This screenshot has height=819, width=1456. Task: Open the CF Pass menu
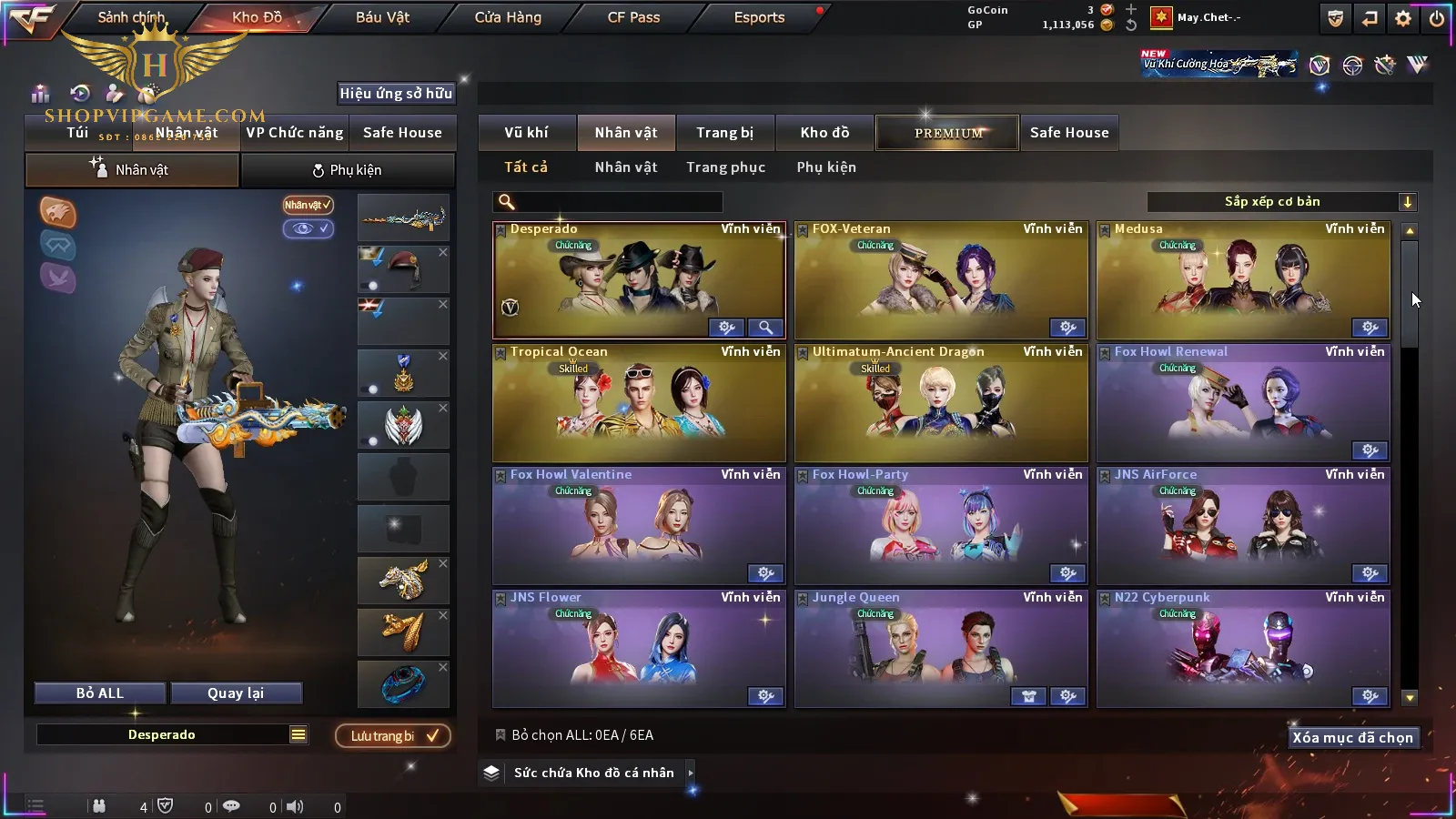(x=633, y=17)
